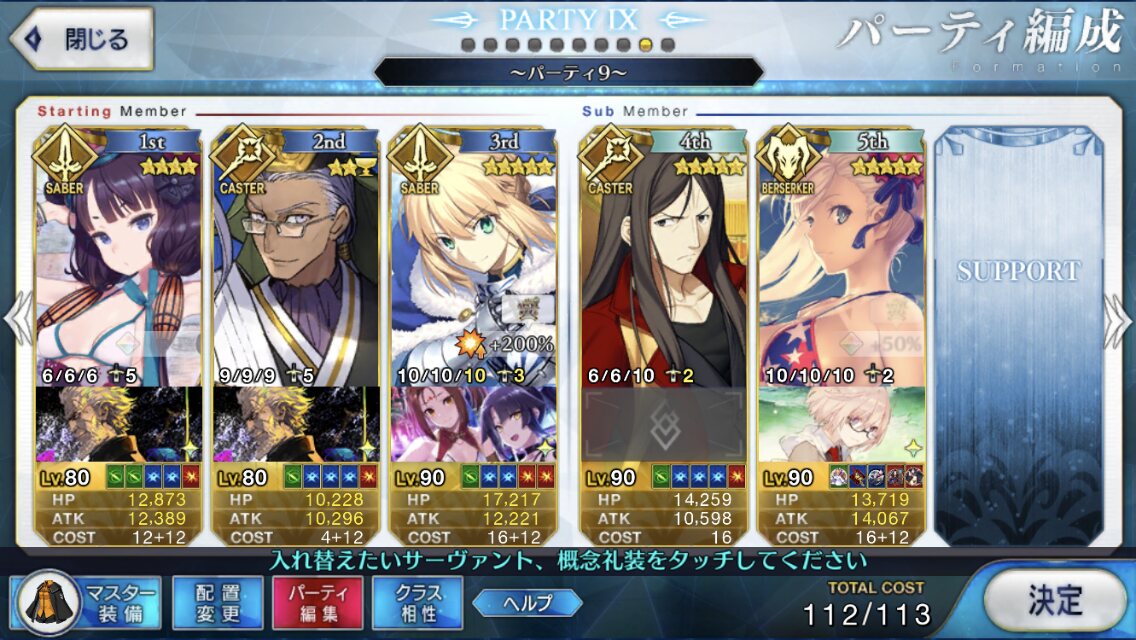Change the 5th servant's craft essence

(x=842, y=424)
